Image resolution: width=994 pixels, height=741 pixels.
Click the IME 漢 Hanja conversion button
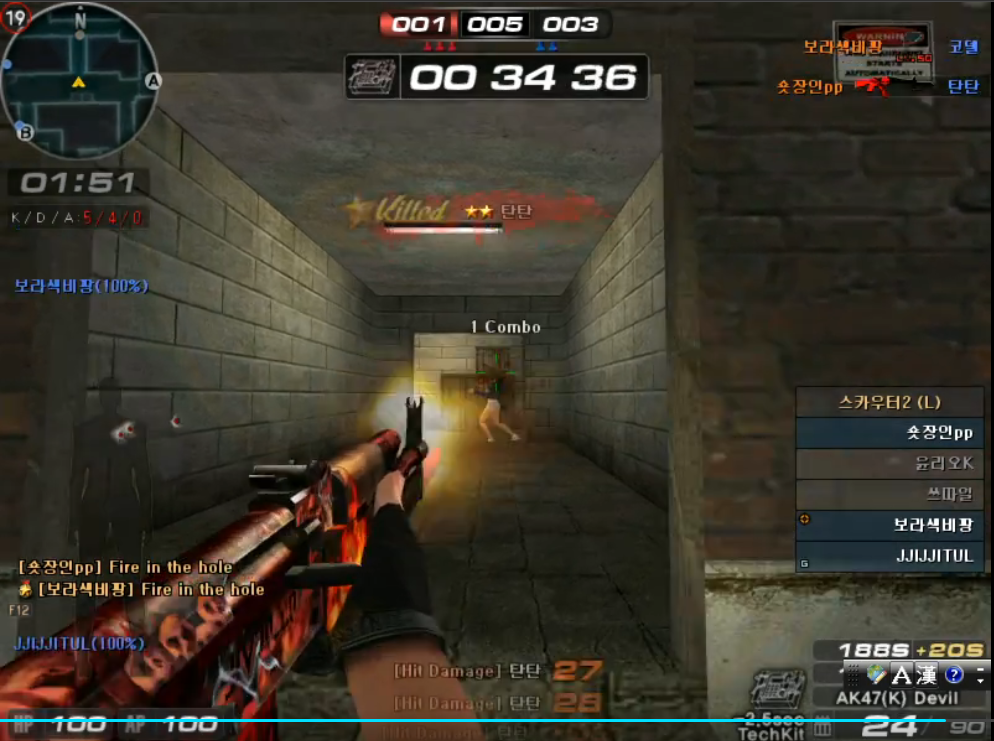tap(926, 675)
